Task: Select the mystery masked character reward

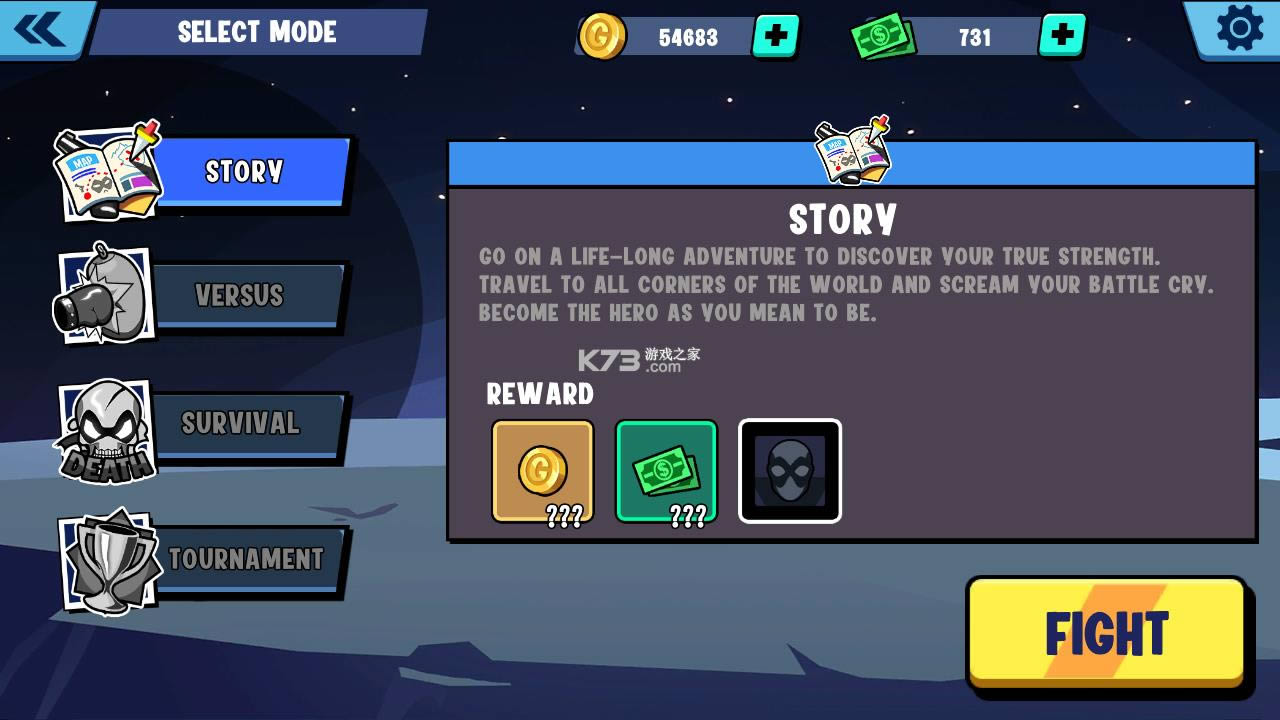Action: pyautogui.click(x=789, y=469)
